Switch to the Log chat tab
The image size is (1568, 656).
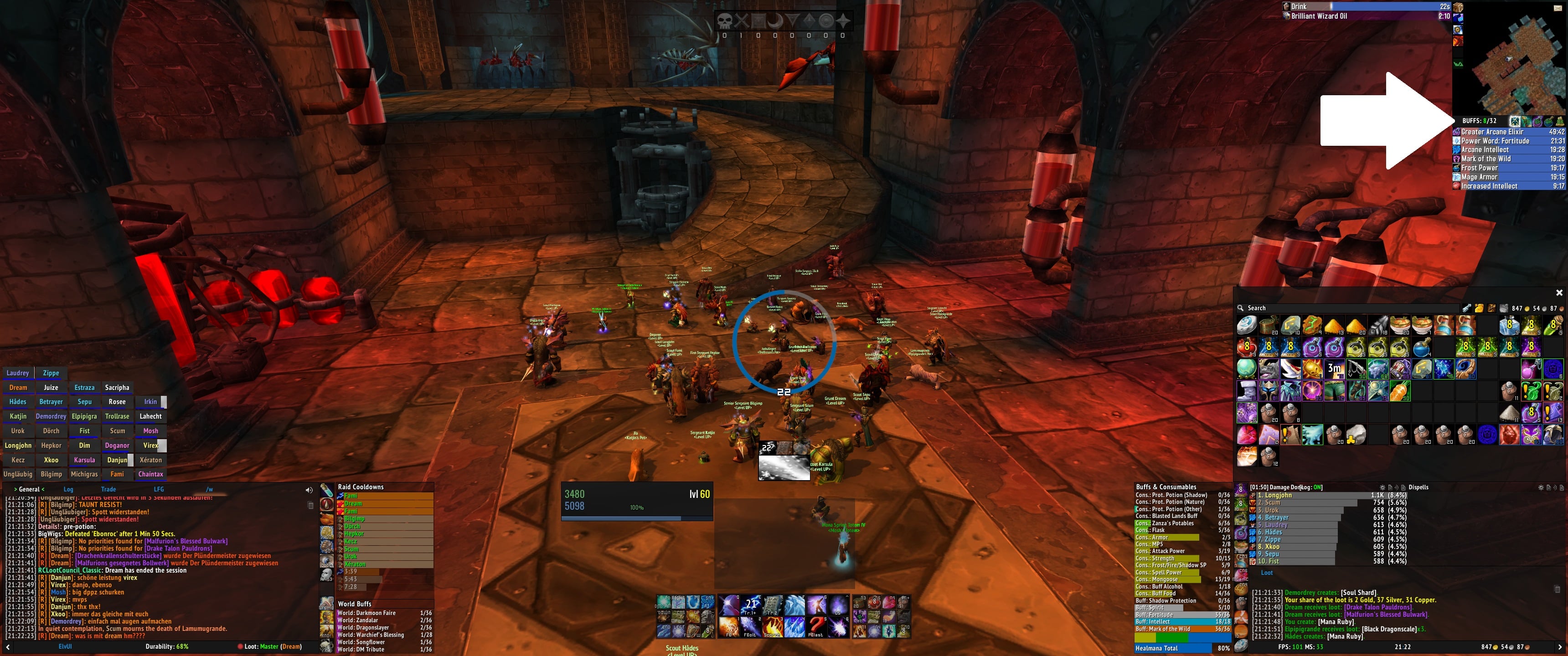68,489
